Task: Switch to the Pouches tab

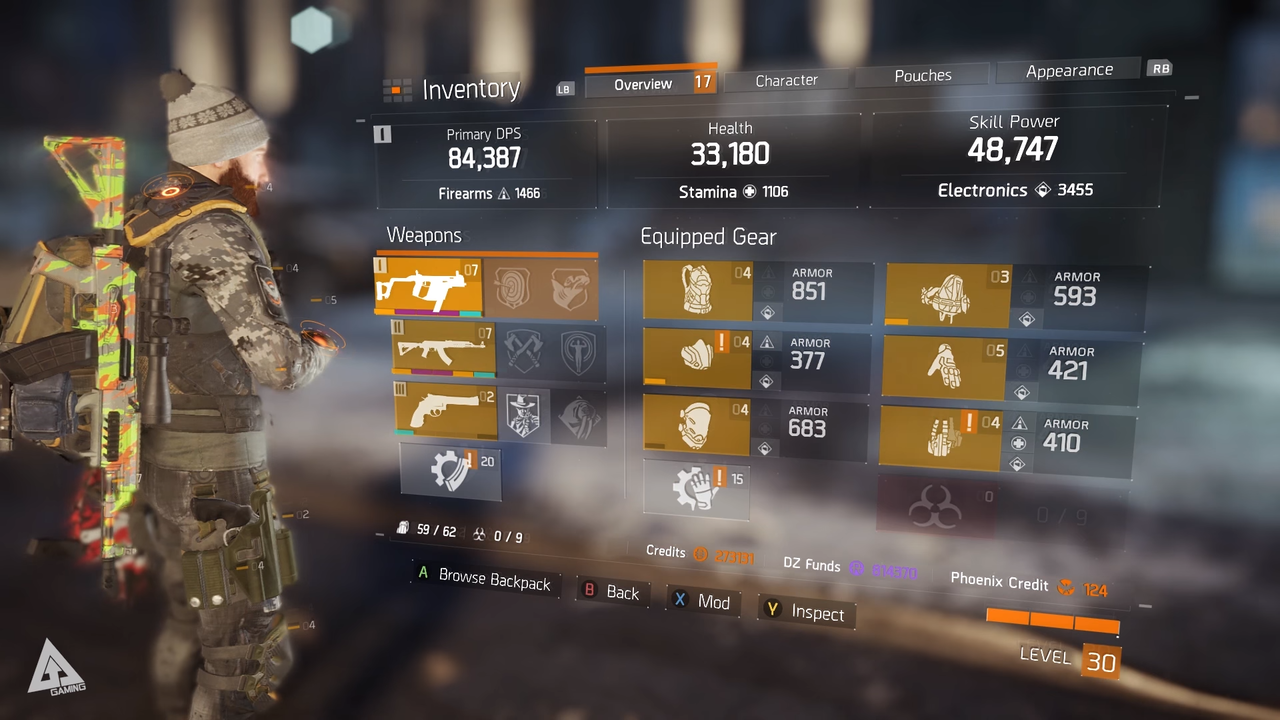Action: (x=922, y=75)
